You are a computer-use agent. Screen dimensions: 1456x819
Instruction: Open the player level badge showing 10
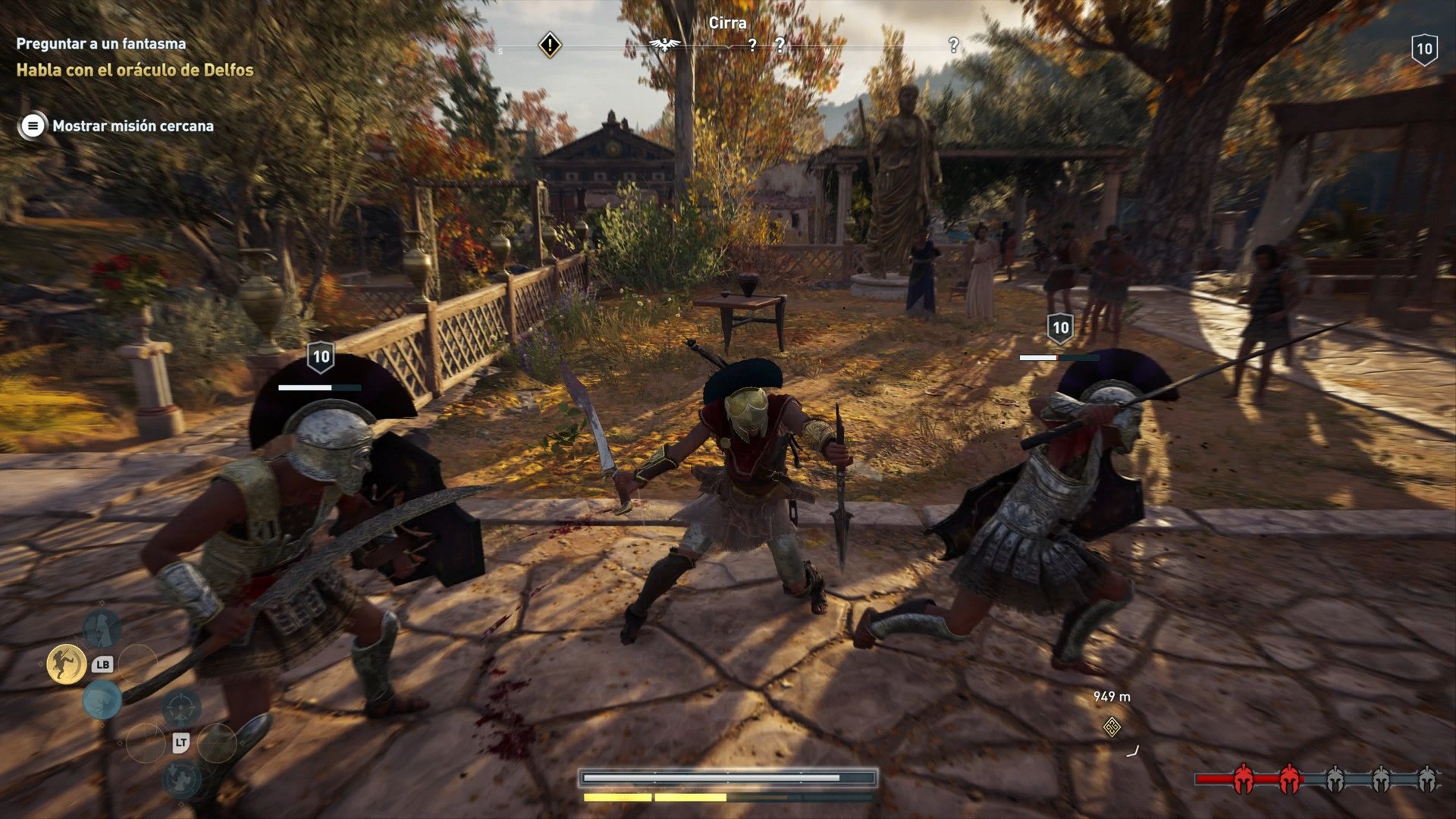click(1424, 50)
